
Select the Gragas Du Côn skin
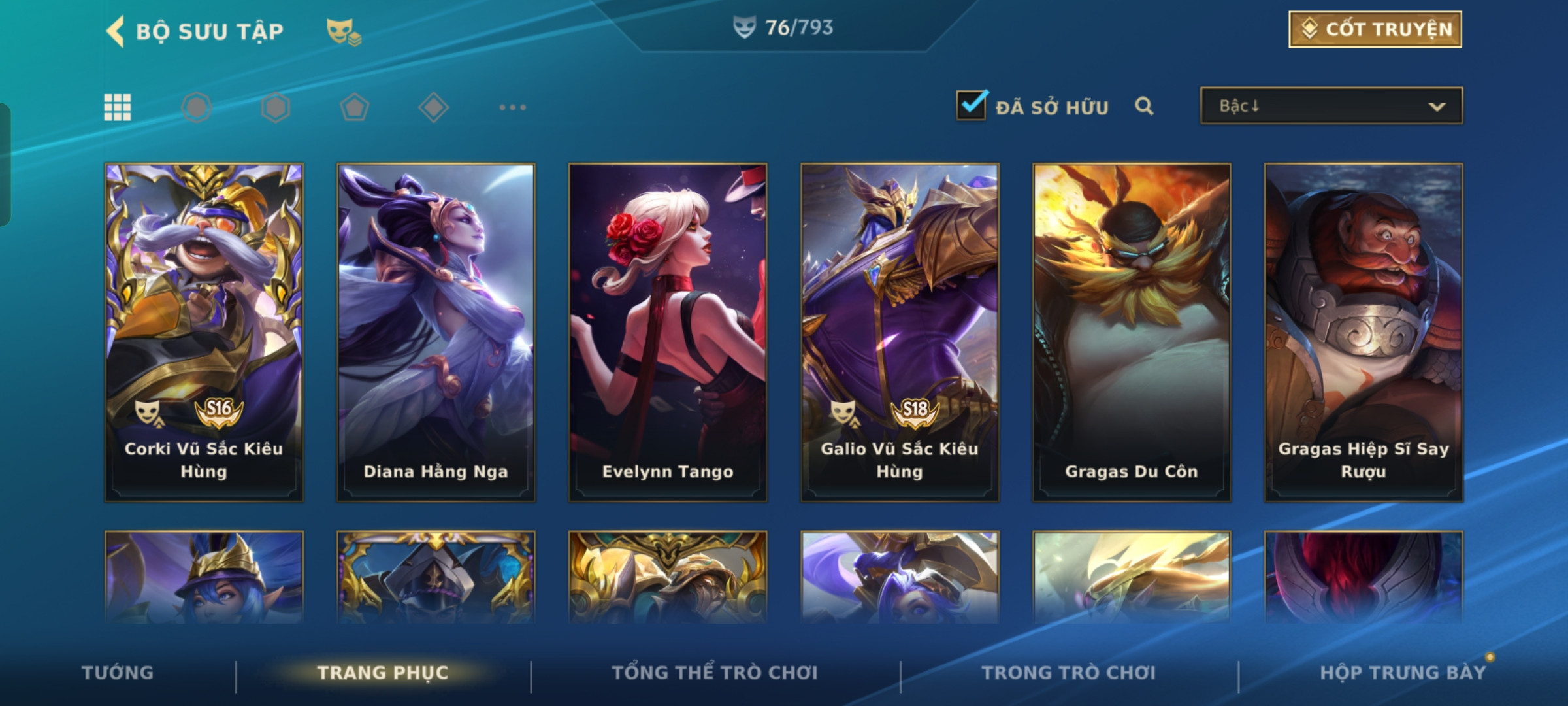pos(1132,332)
